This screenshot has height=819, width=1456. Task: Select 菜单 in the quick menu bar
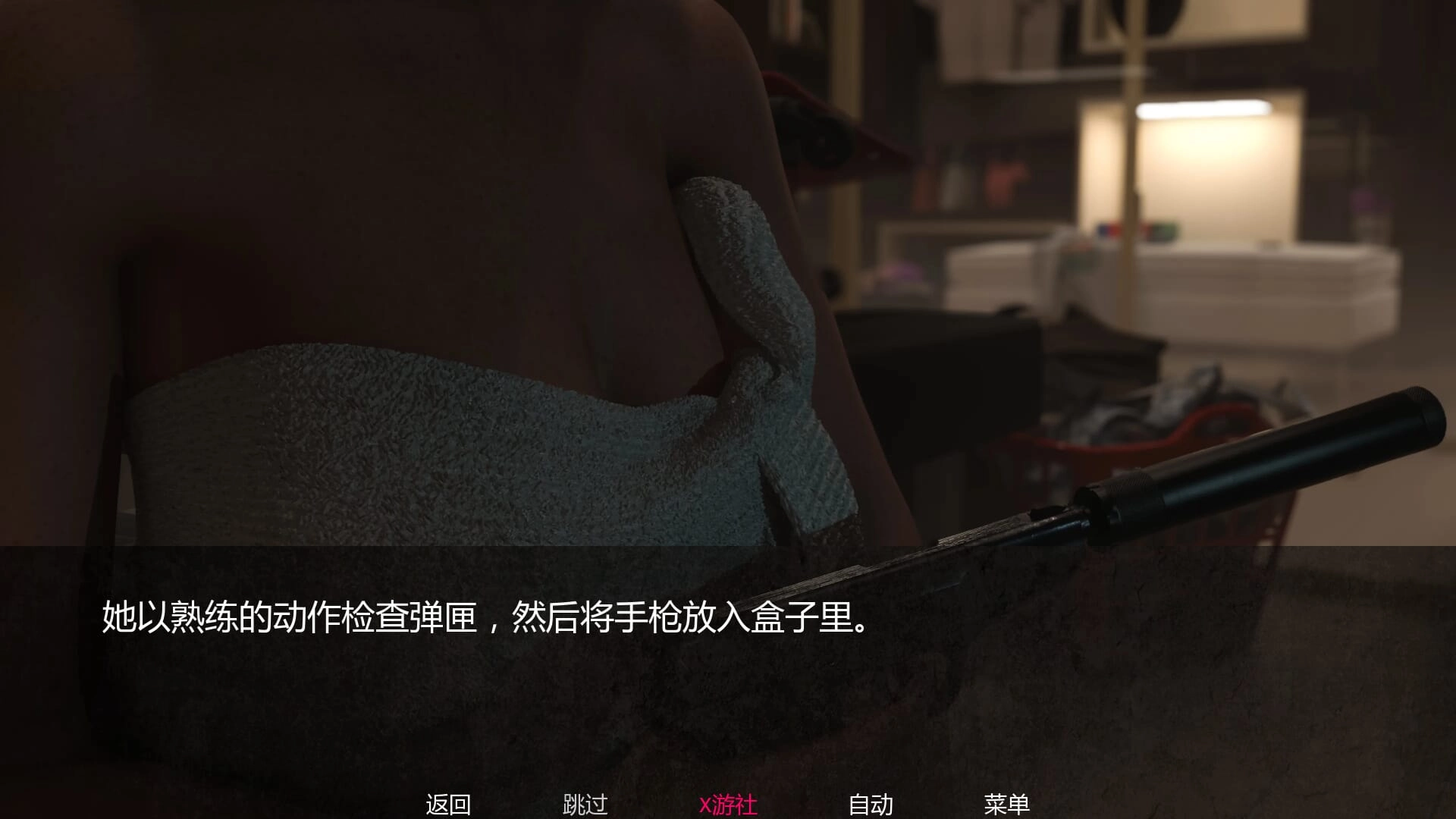(x=1009, y=802)
